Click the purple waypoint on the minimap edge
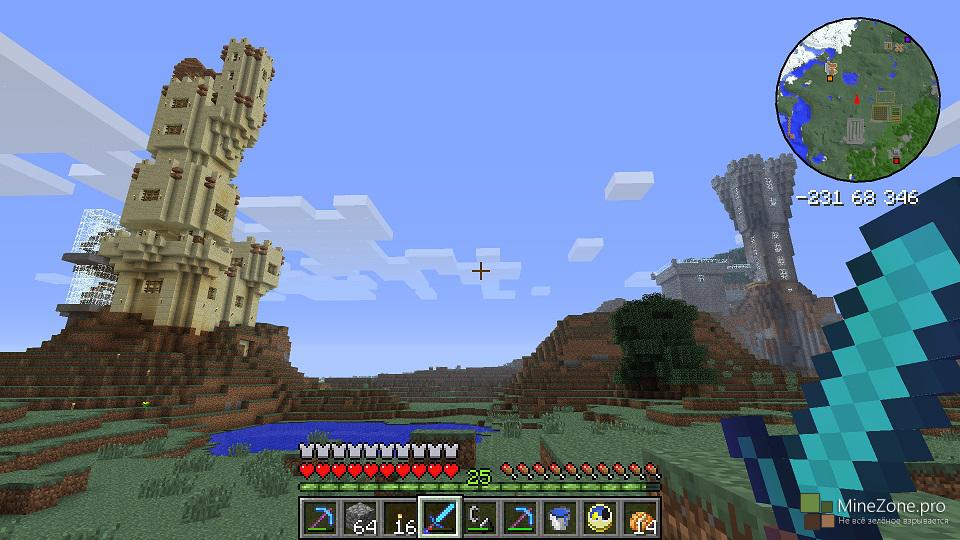960x540 pixels. tap(906, 39)
